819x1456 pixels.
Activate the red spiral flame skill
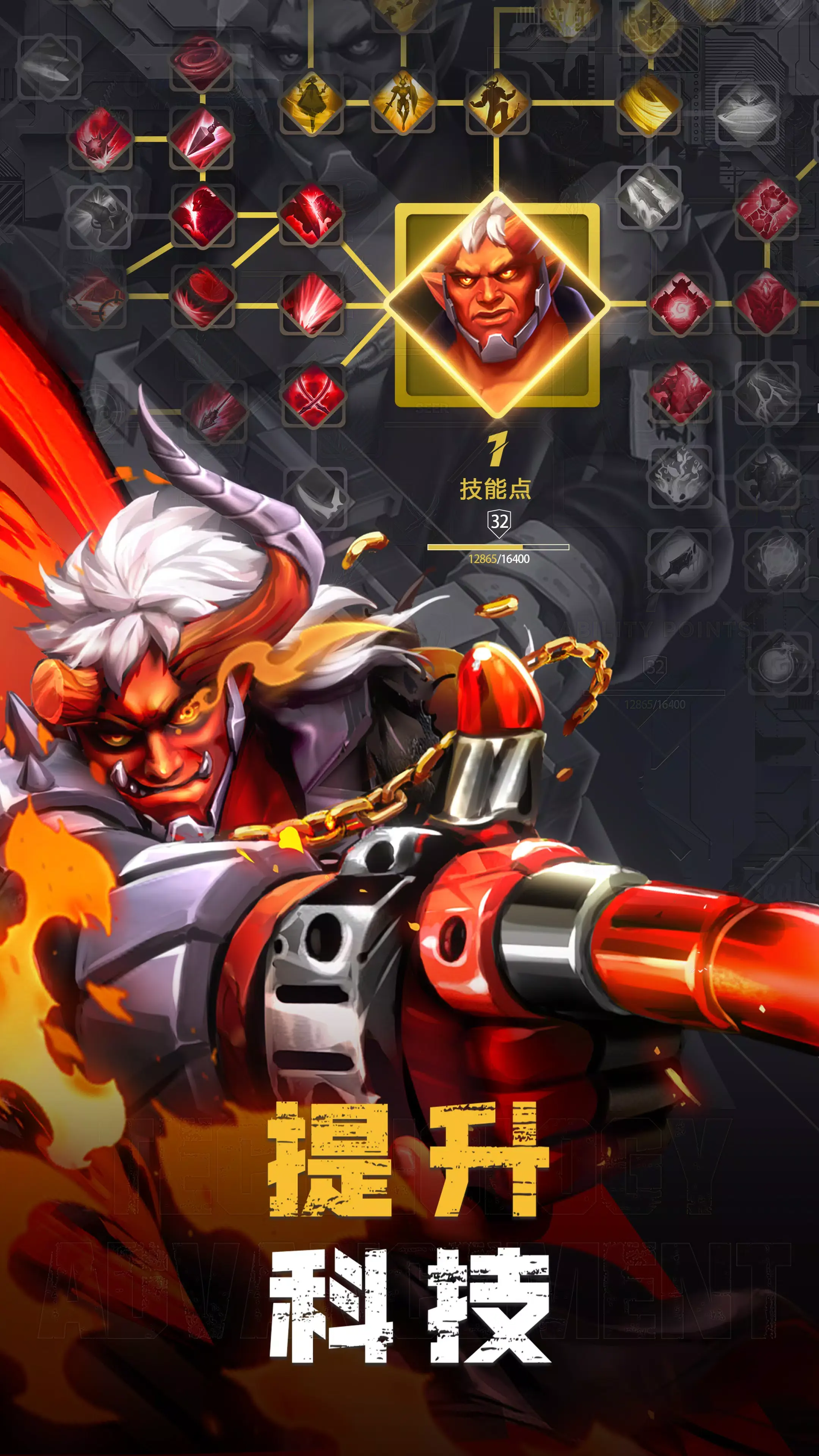[681, 304]
